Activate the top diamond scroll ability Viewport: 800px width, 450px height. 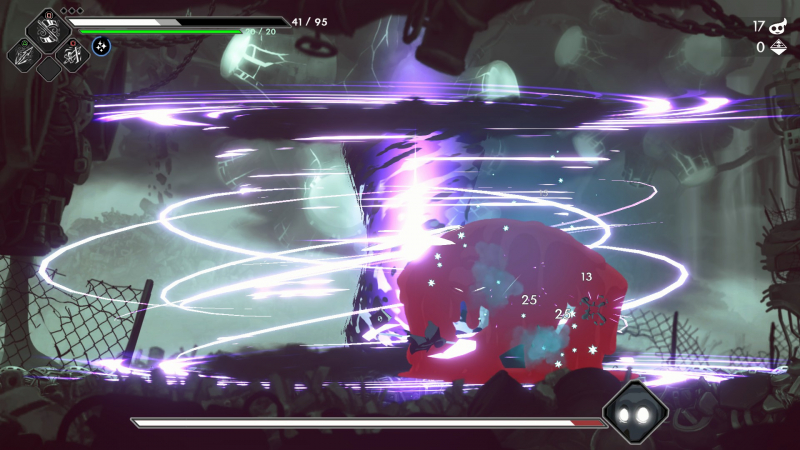coord(48,30)
